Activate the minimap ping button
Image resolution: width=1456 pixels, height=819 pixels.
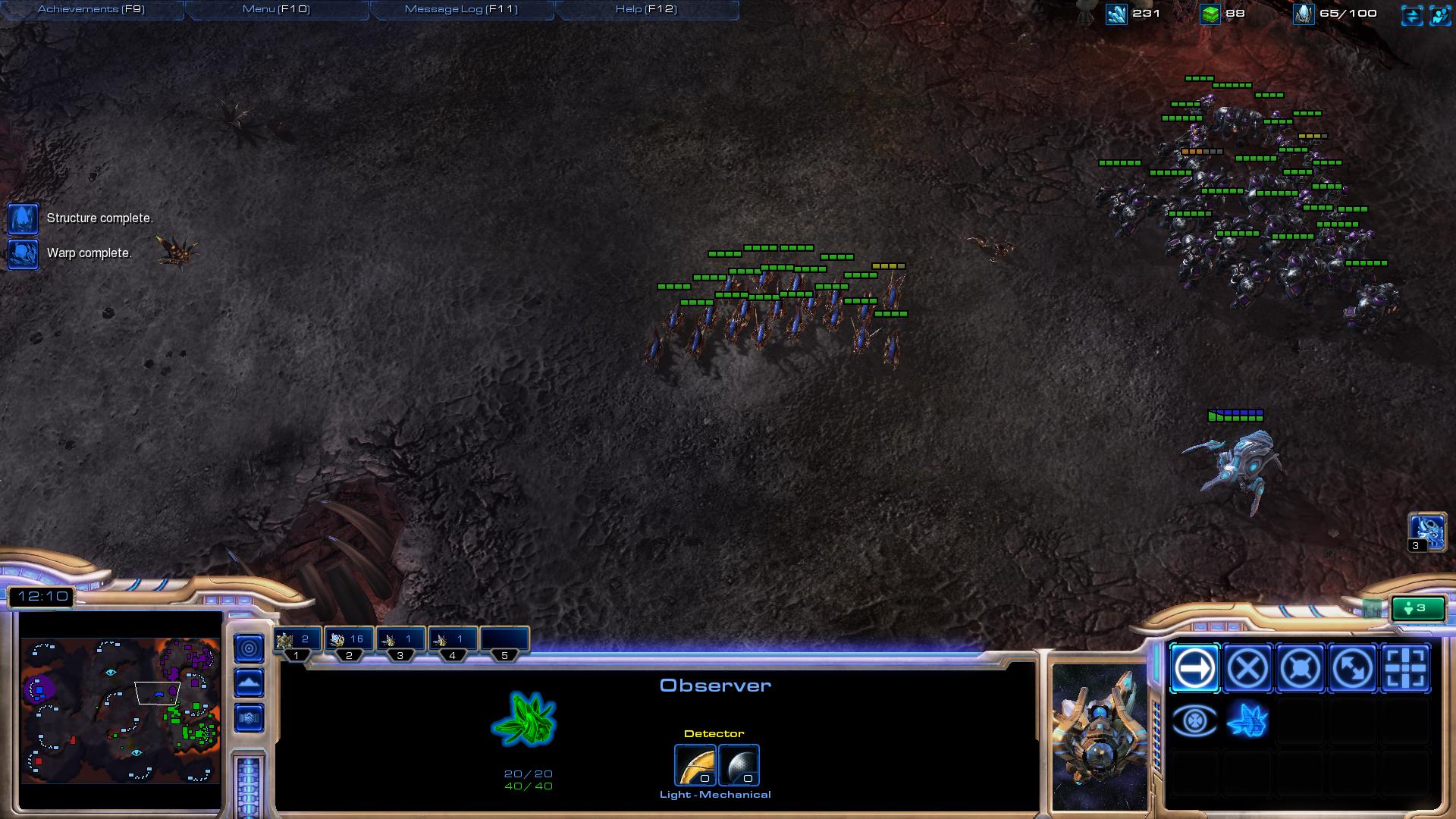pos(249,648)
